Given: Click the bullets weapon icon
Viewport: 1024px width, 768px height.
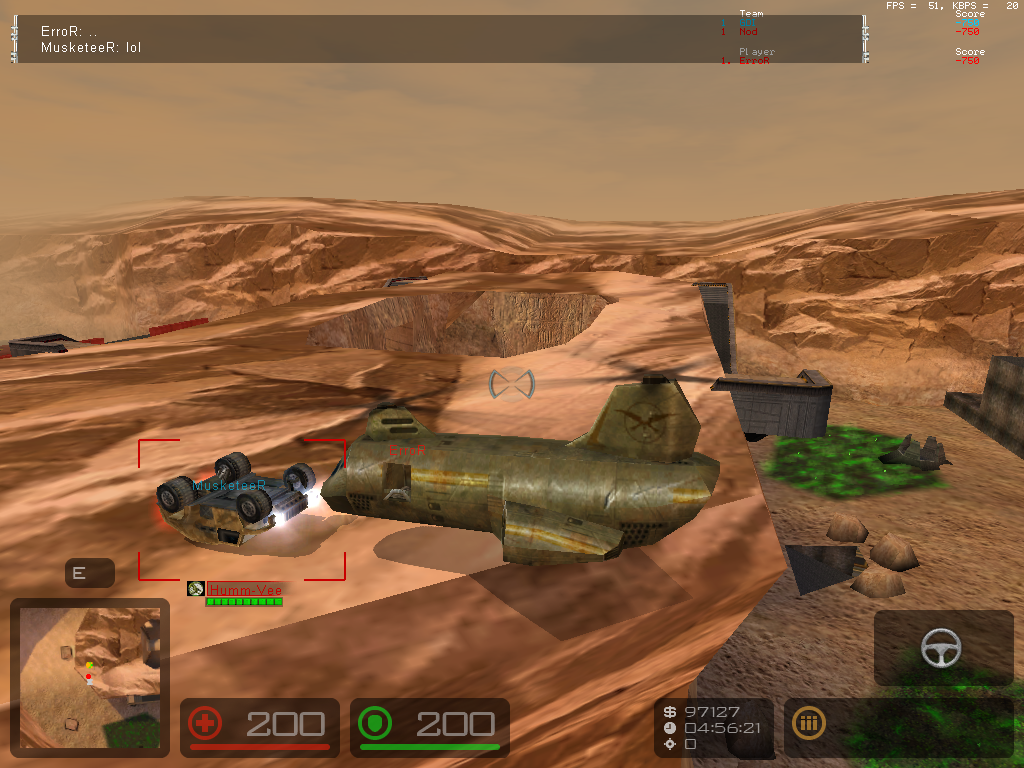Looking at the screenshot, I should click(x=808, y=724).
